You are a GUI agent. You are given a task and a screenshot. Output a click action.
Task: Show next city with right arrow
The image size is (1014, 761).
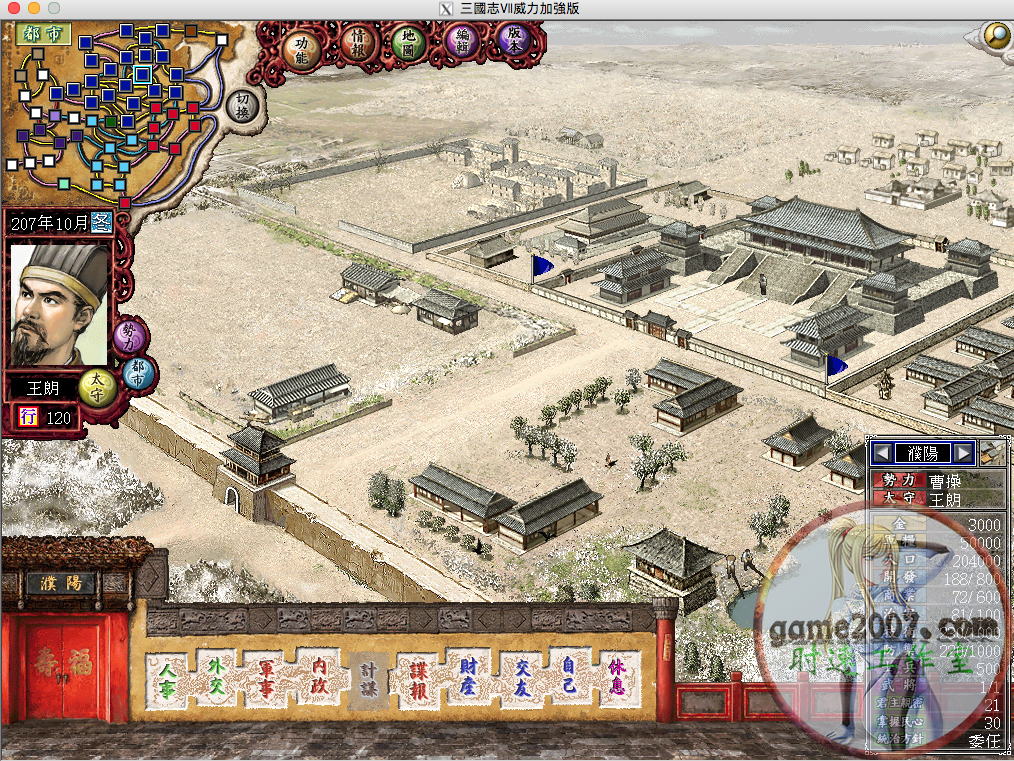pos(962,453)
